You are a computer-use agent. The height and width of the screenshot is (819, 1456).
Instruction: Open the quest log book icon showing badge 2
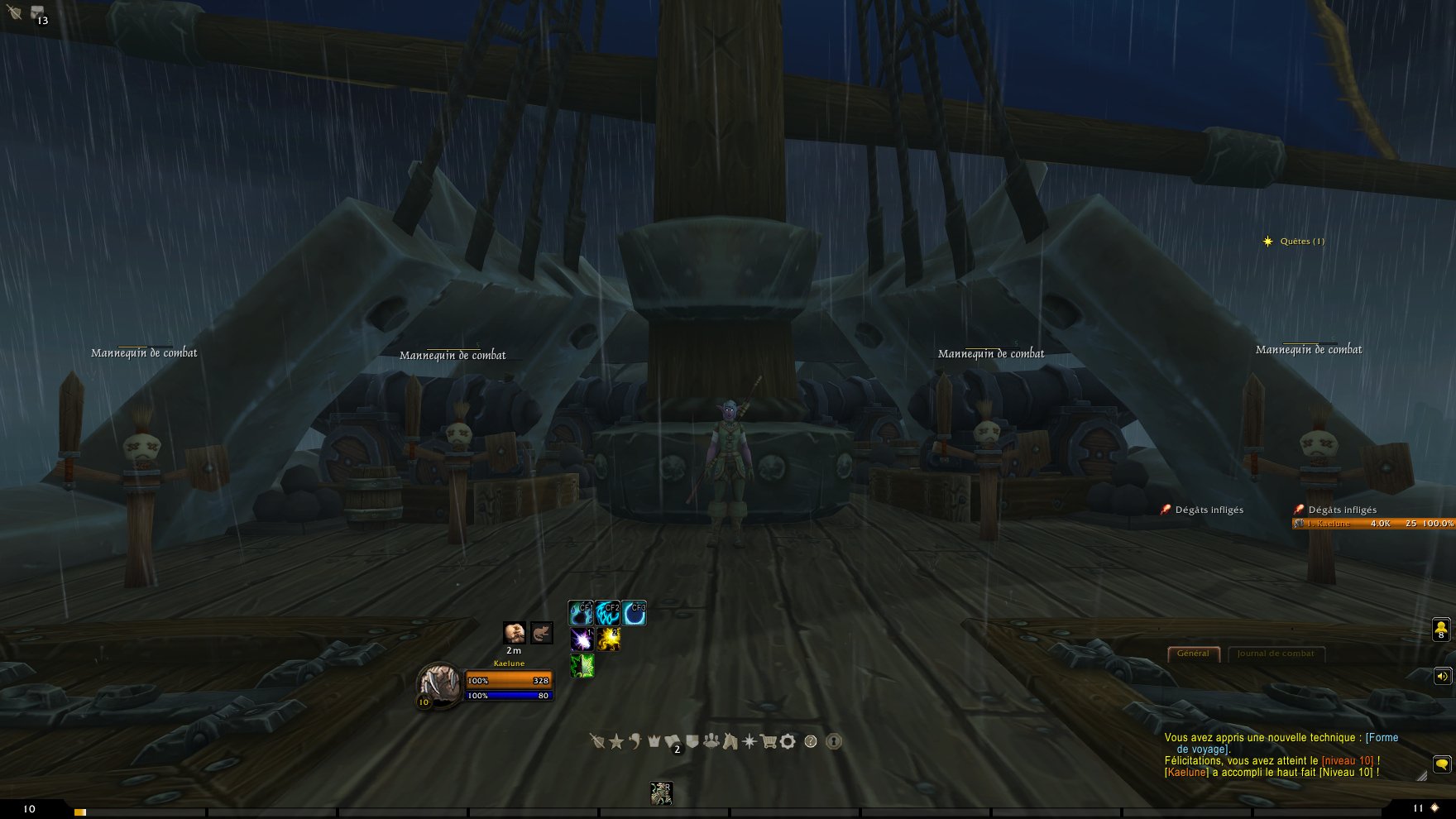click(x=673, y=741)
